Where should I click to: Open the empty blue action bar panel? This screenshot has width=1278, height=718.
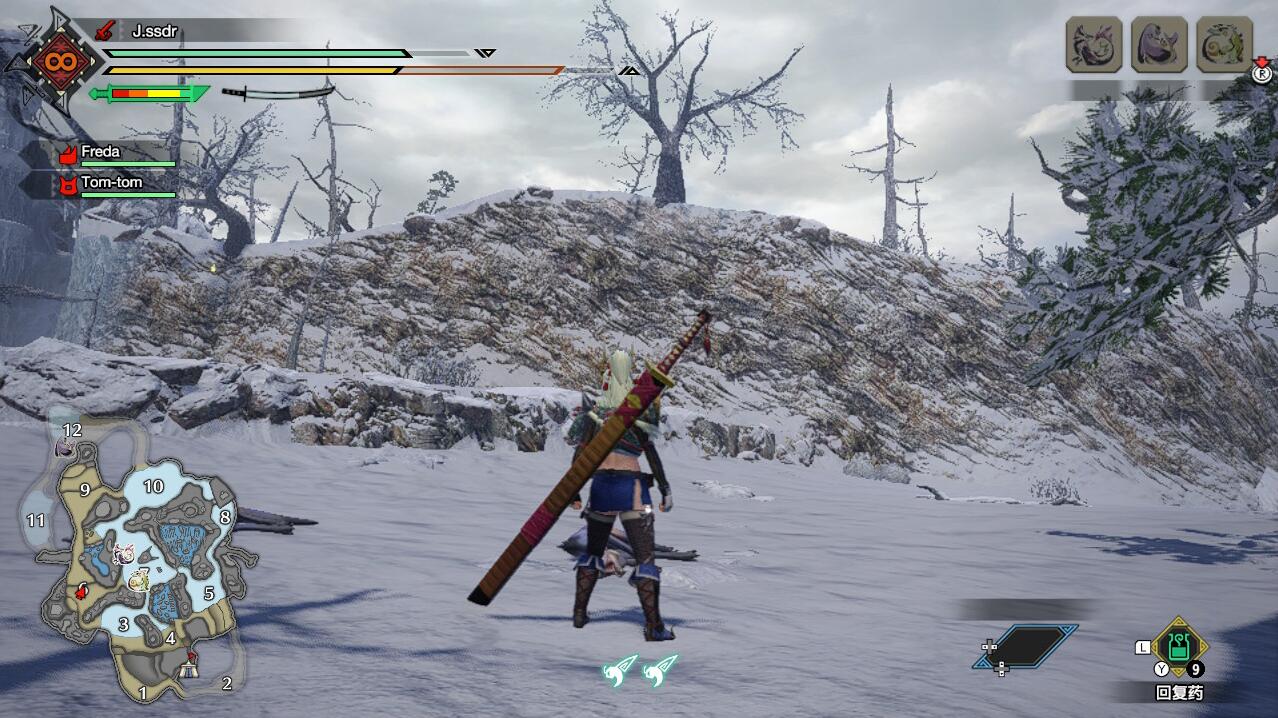1028,647
